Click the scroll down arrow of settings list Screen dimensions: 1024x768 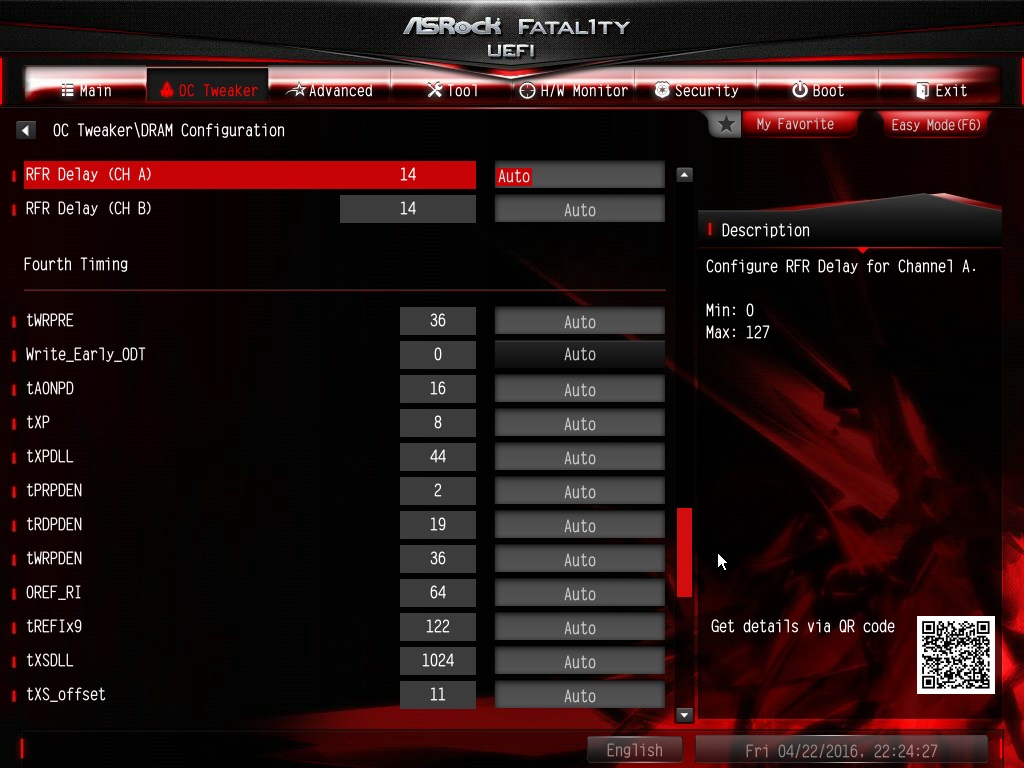(685, 715)
